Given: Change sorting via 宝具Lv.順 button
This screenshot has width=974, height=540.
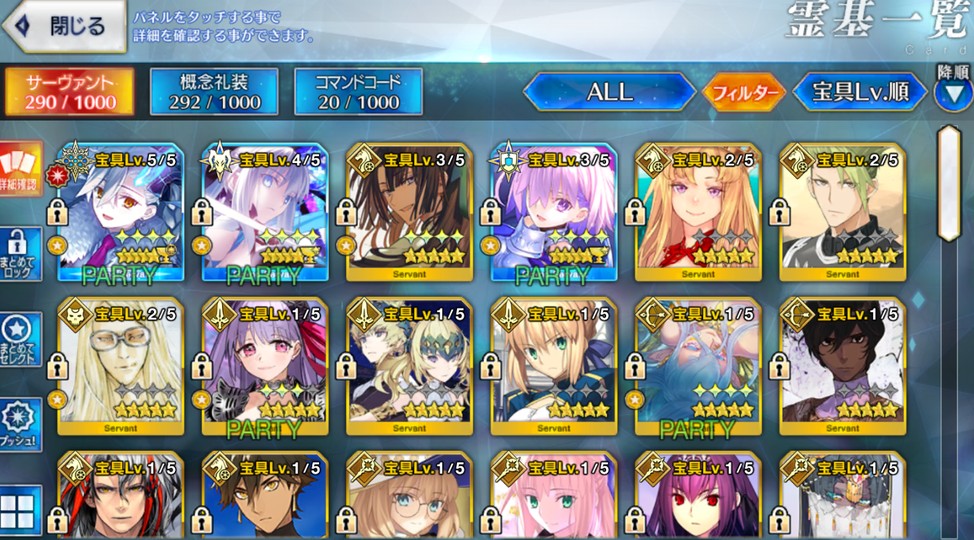Looking at the screenshot, I should [x=859, y=92].
